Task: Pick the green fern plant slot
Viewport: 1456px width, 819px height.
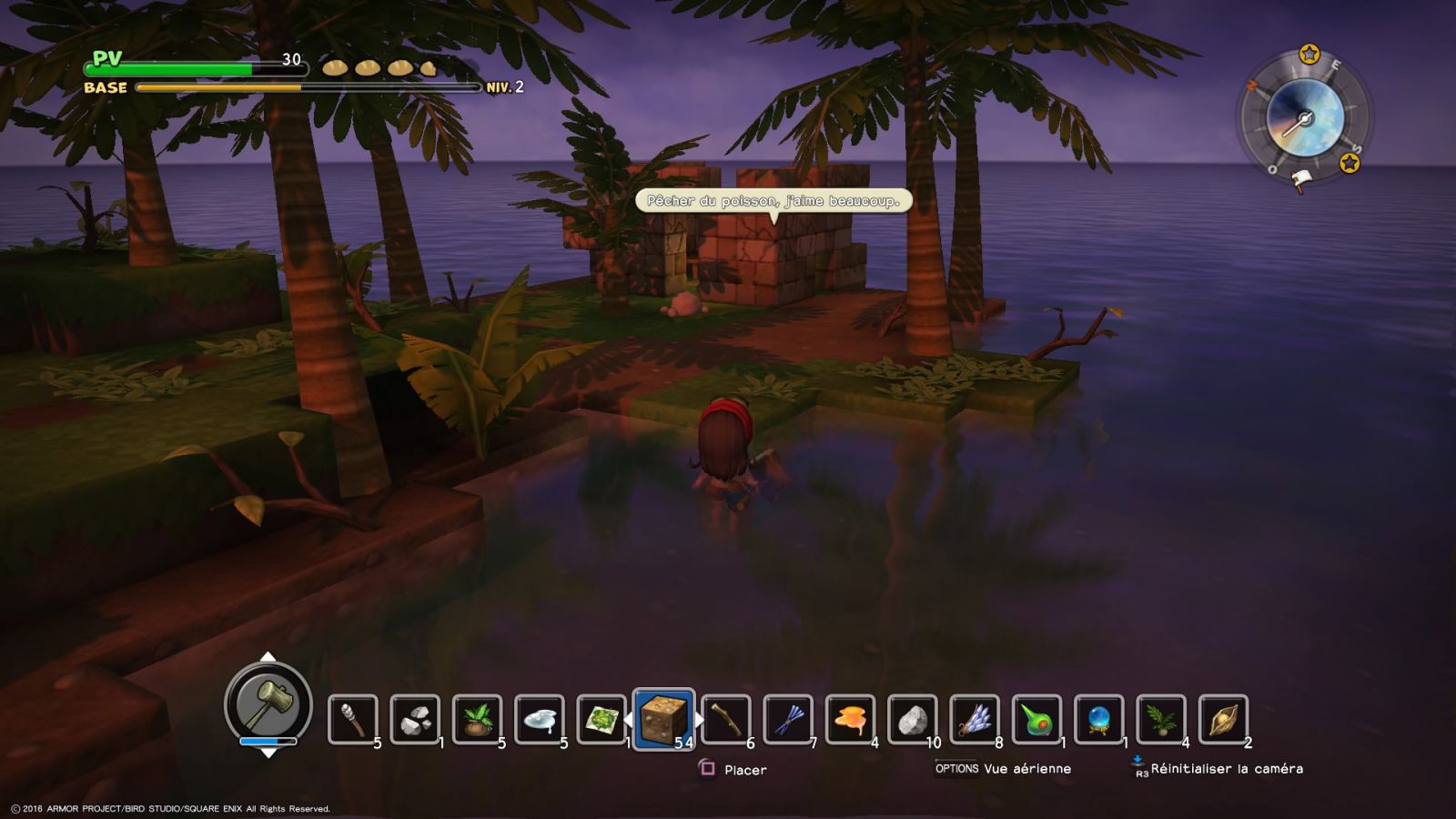Action: [1160, 719]
